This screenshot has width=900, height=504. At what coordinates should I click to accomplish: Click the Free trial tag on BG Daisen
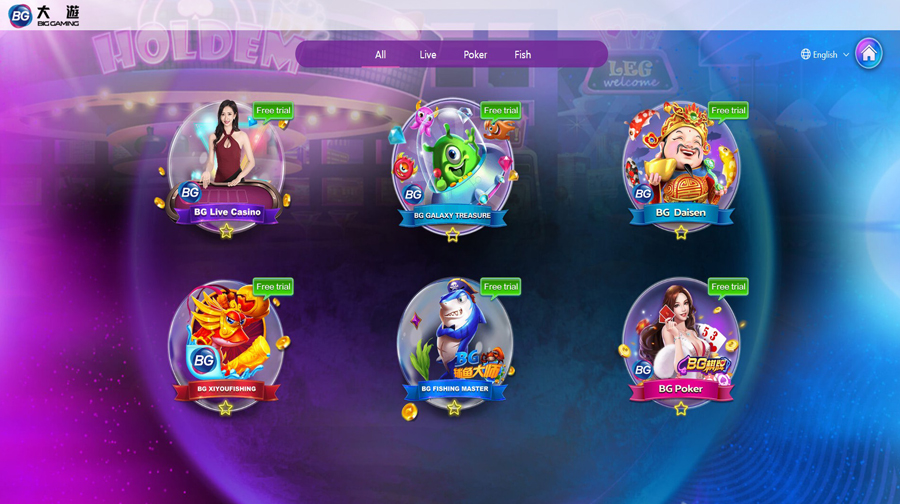[728, 111]
